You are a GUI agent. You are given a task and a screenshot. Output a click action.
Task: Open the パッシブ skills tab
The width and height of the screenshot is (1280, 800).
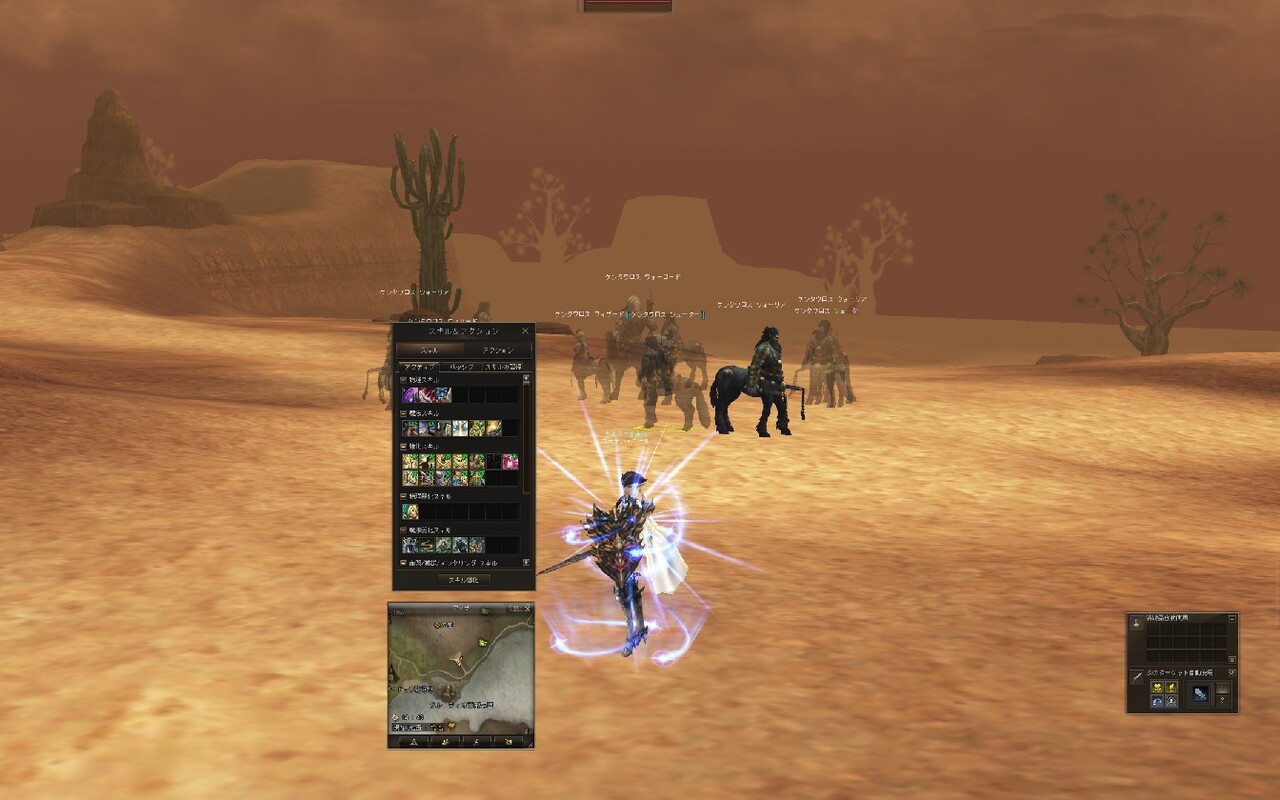[x=462, y=365]
